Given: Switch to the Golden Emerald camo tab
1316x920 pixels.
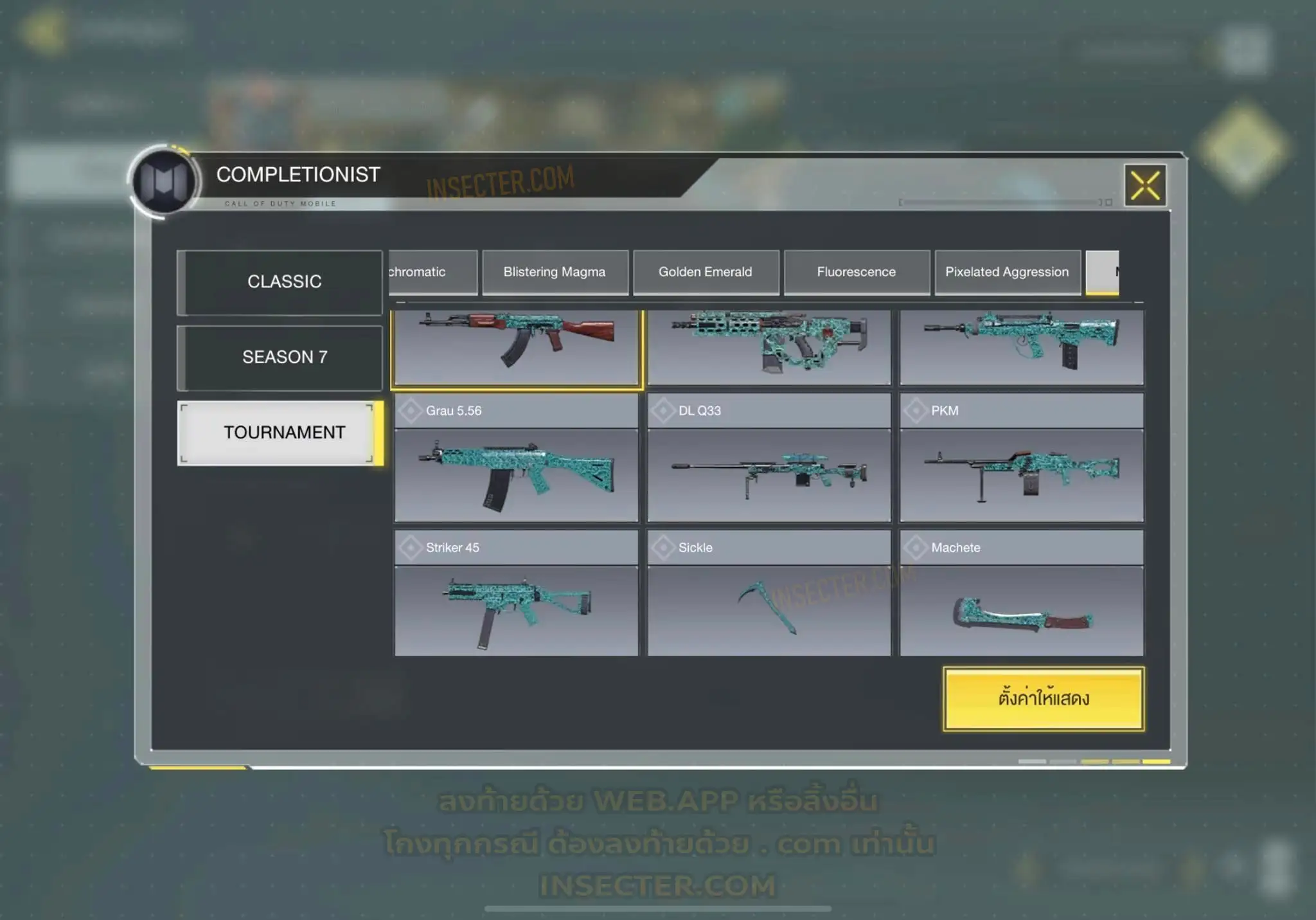Looking at the screenshot, I should pyautogui.click(x=706, y=272).
